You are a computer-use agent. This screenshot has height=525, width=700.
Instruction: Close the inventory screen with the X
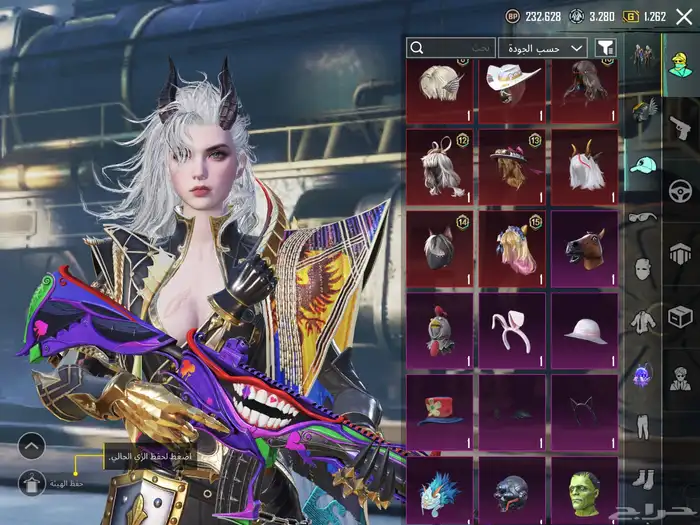click(x=684, y=17)
